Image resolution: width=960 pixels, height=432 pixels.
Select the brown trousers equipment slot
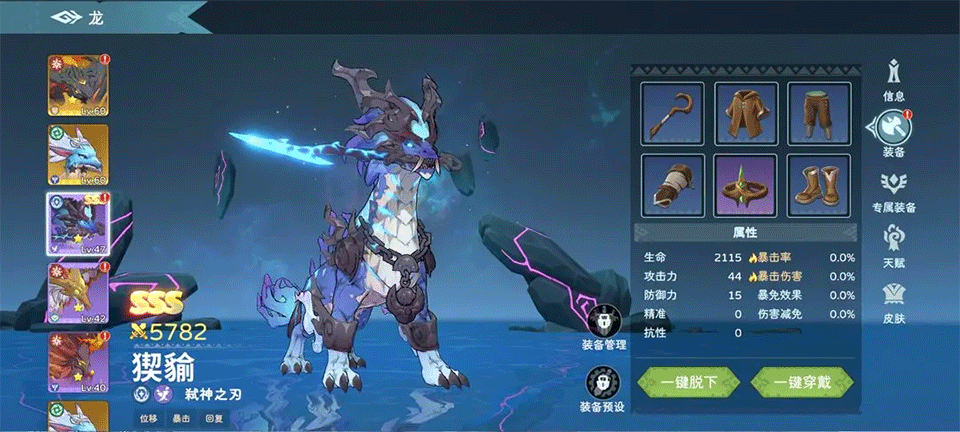coord(819,113)
